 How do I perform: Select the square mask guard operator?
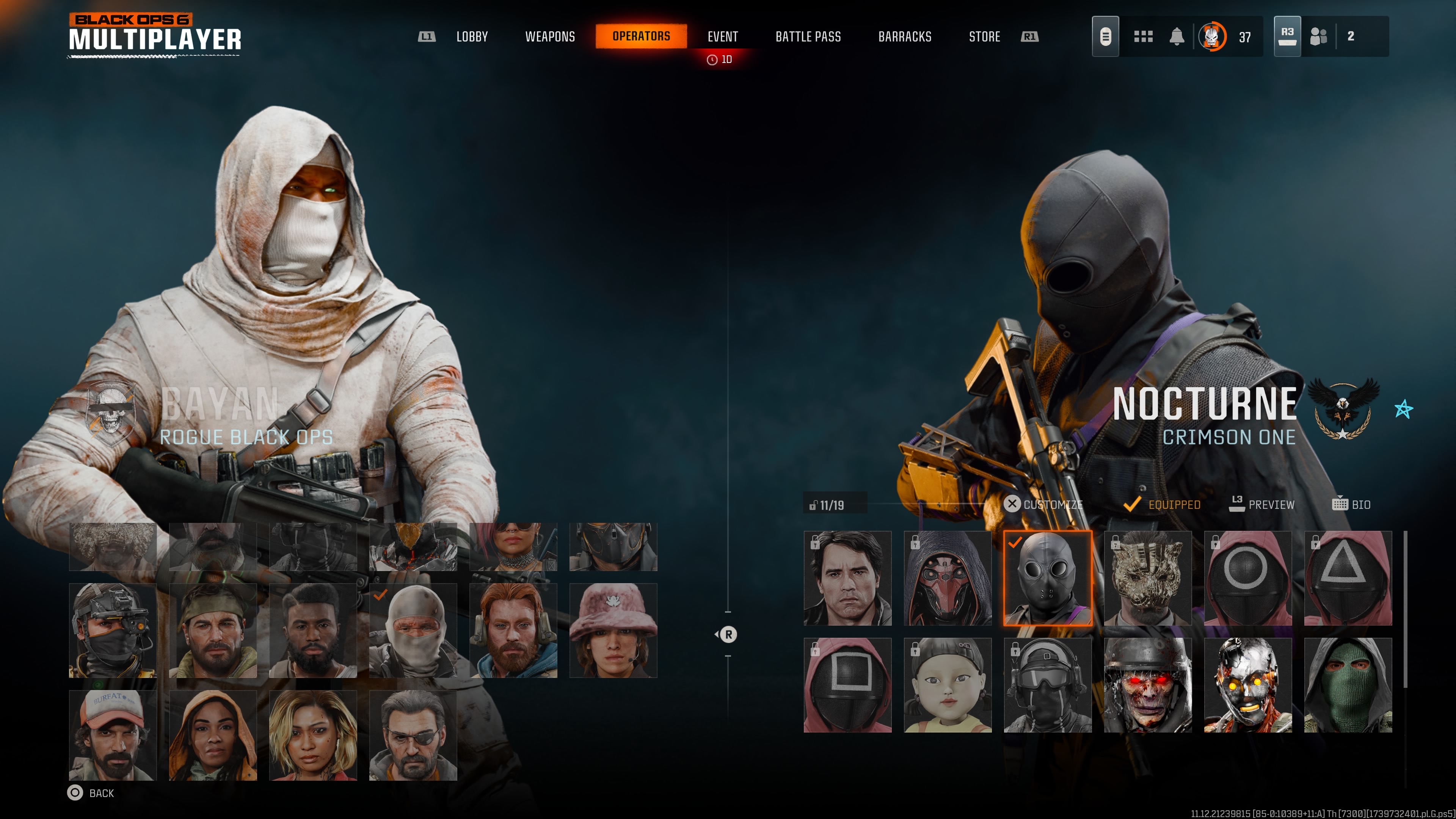847,685
